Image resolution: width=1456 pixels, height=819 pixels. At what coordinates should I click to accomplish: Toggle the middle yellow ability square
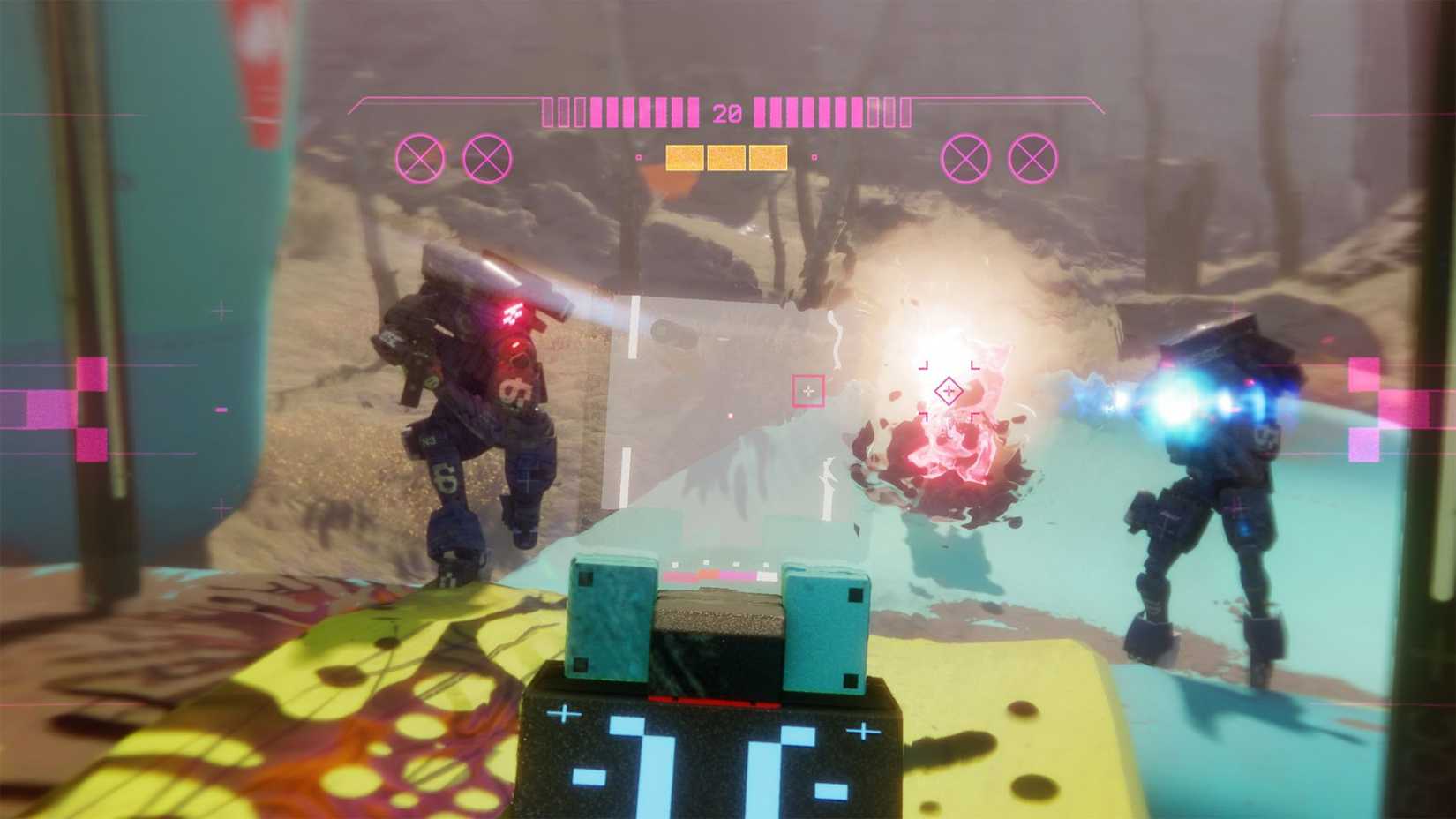(728, 157)
